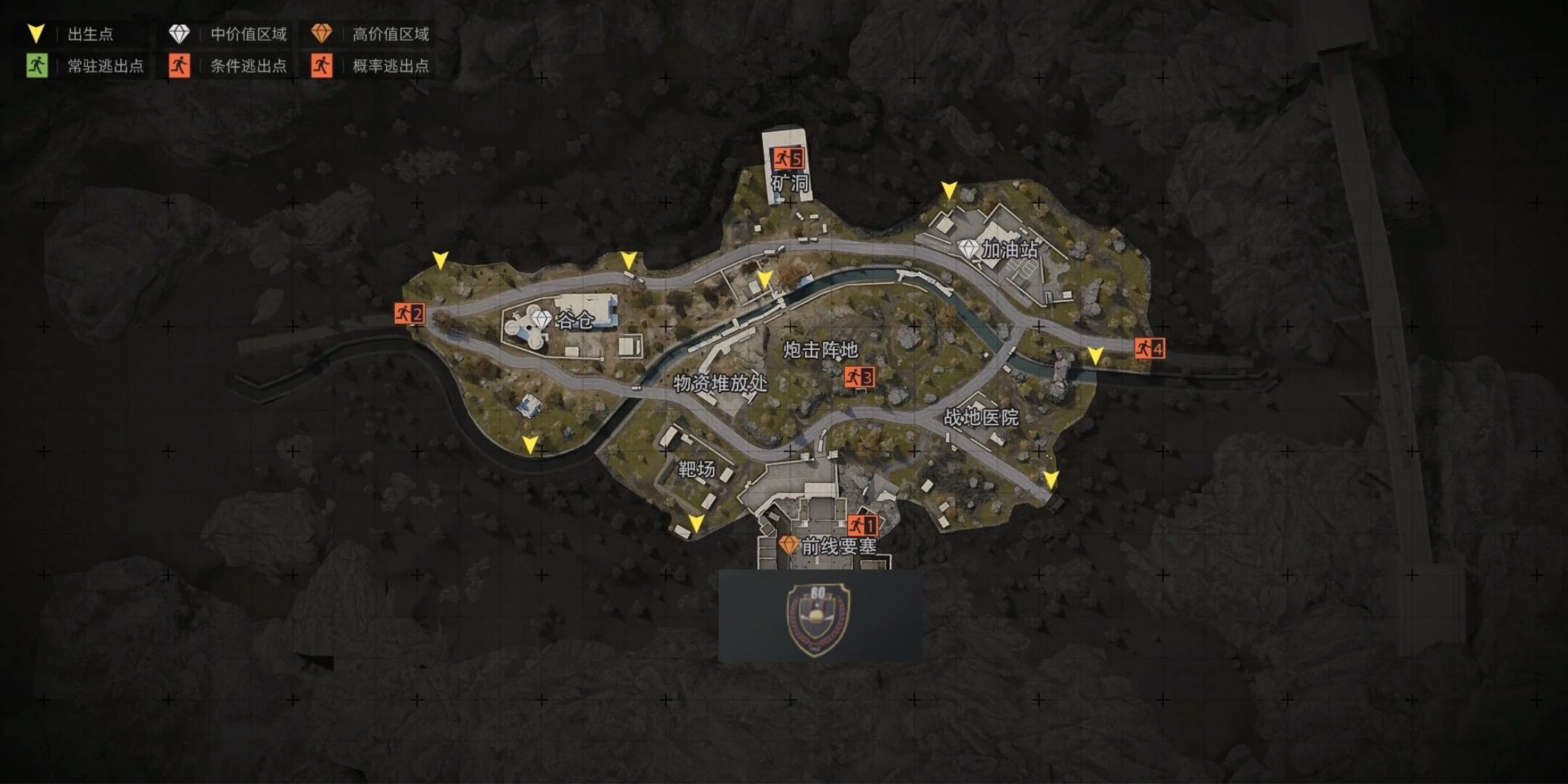
Task: Click extraction point 3 marker
Action: pos(859,377)
